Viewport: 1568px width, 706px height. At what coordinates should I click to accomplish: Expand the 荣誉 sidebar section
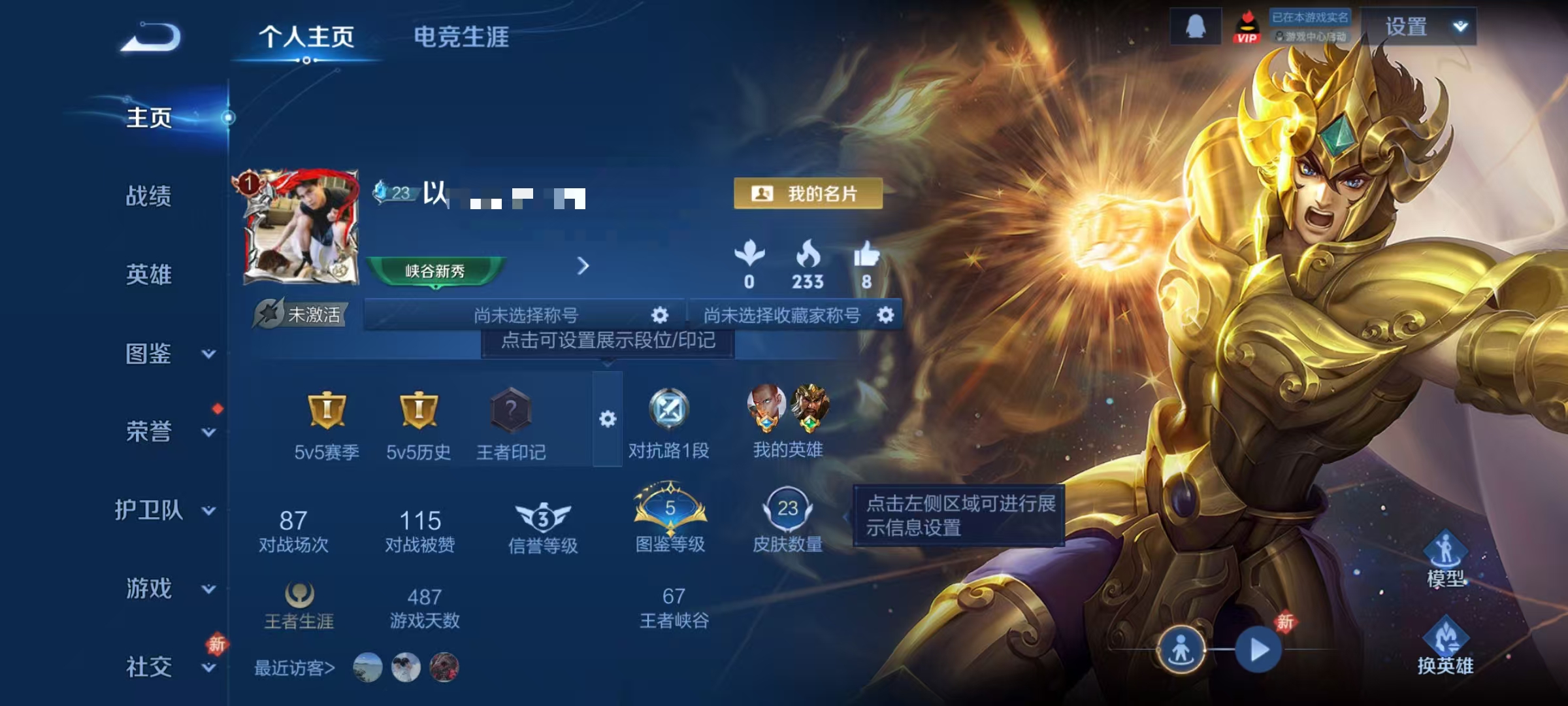[x=149, y=431]
